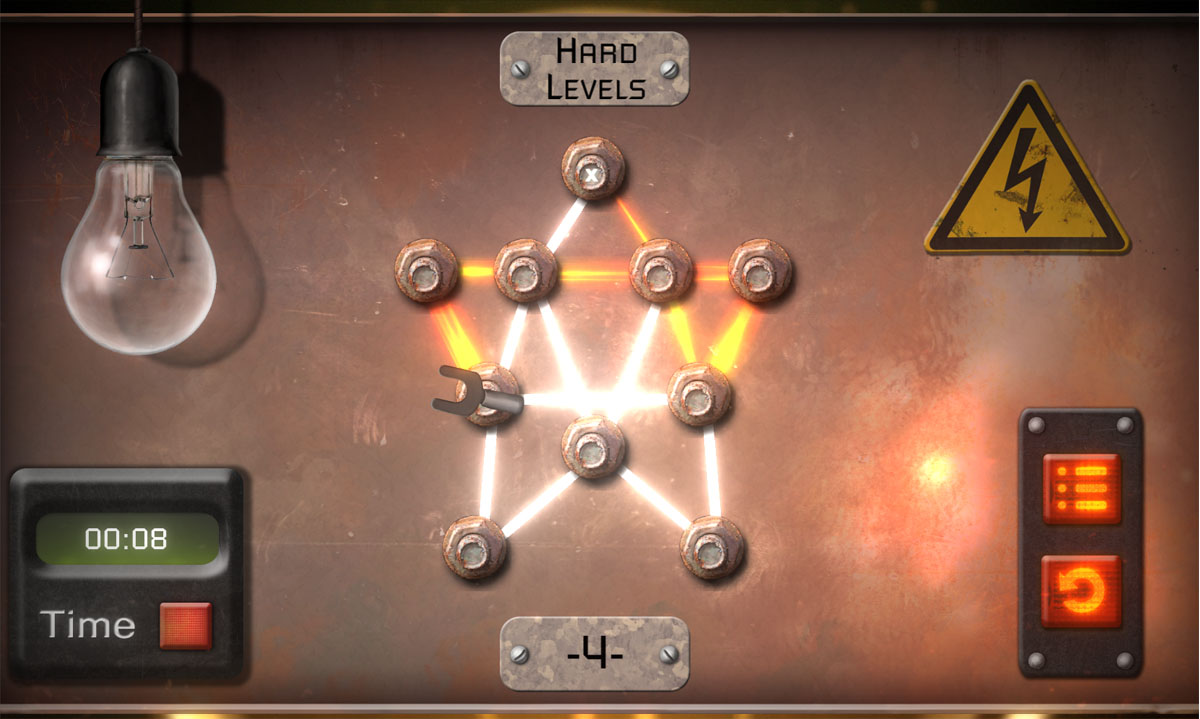1200x719 pixels.
Task: Select the bolt marked with an X
Action: tap(593, 170)
